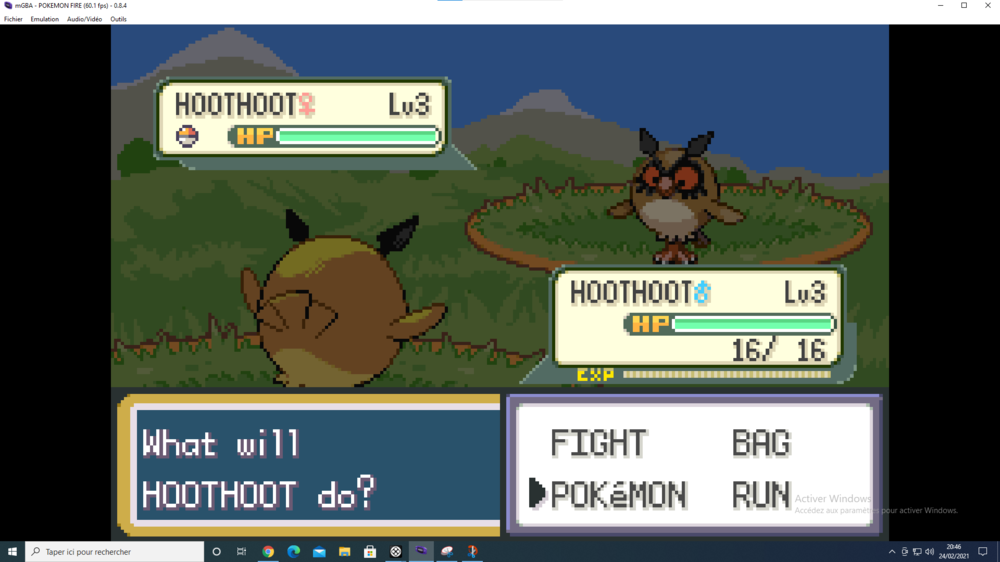
Task: Minimize the mGBA window
Action: (940, 6)
